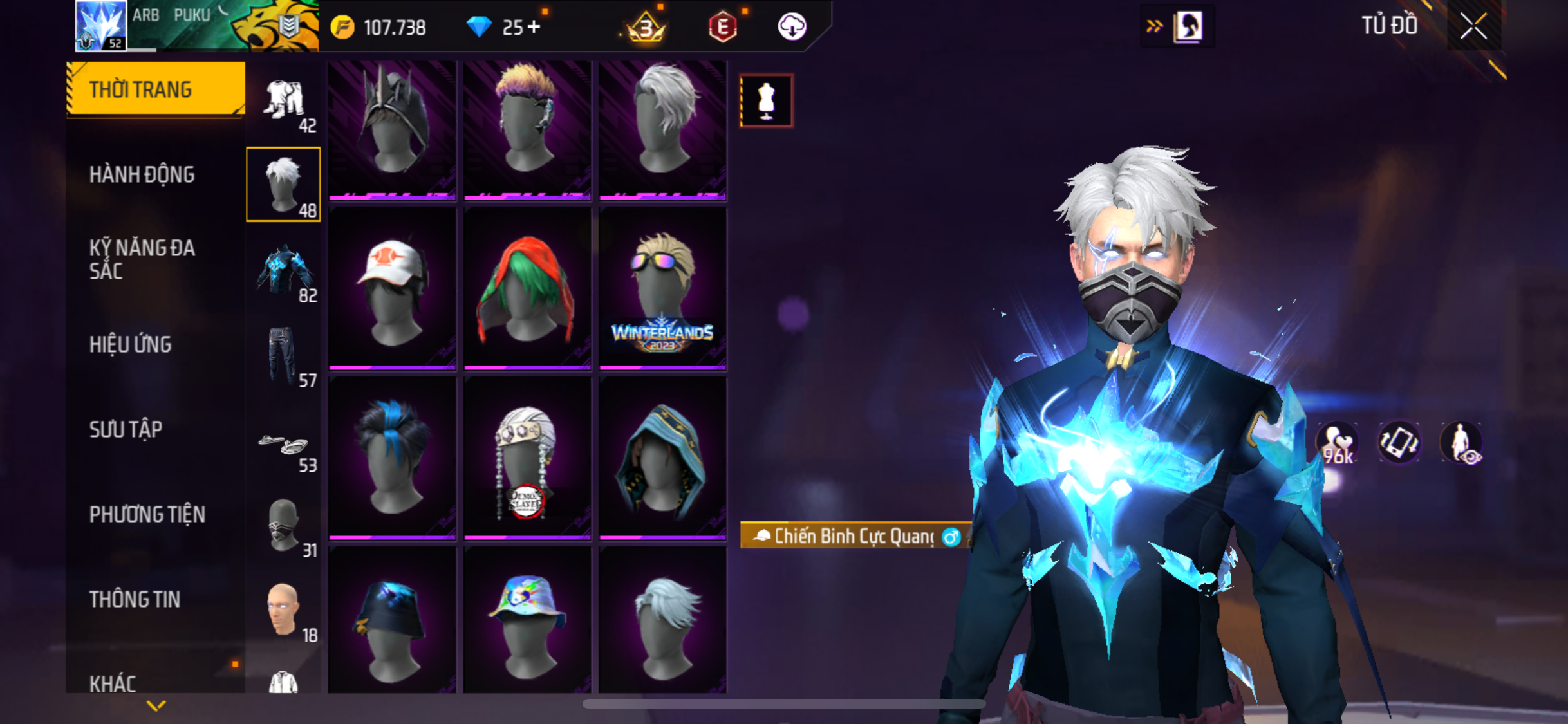1568x724 pixels.
Task: Equip the red and green hooded hair
Action: pos(527,289)
